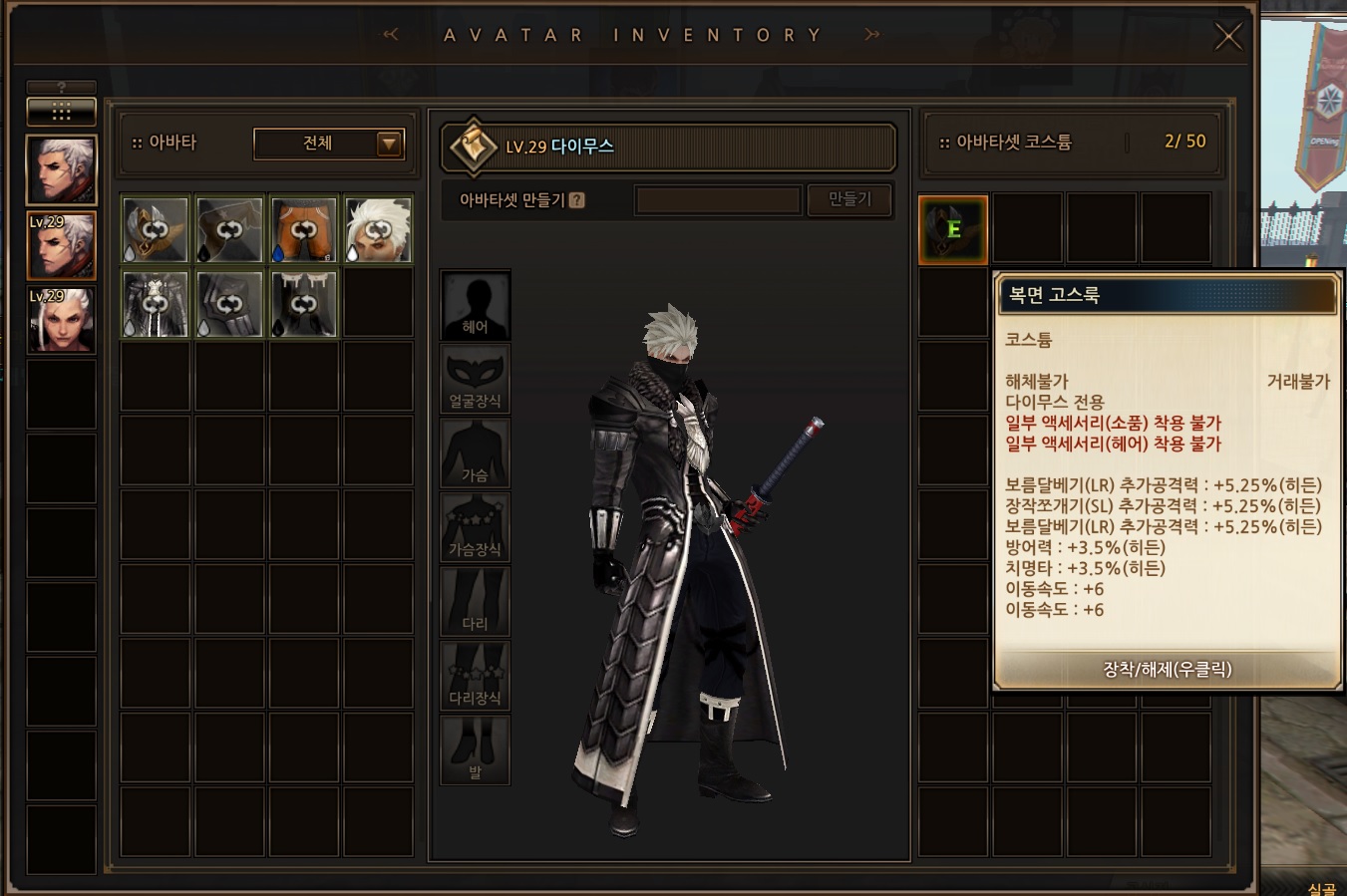Select the gold winged avatar item
This screenshot has height=896, width=1347.
click(x=156, y=229)
